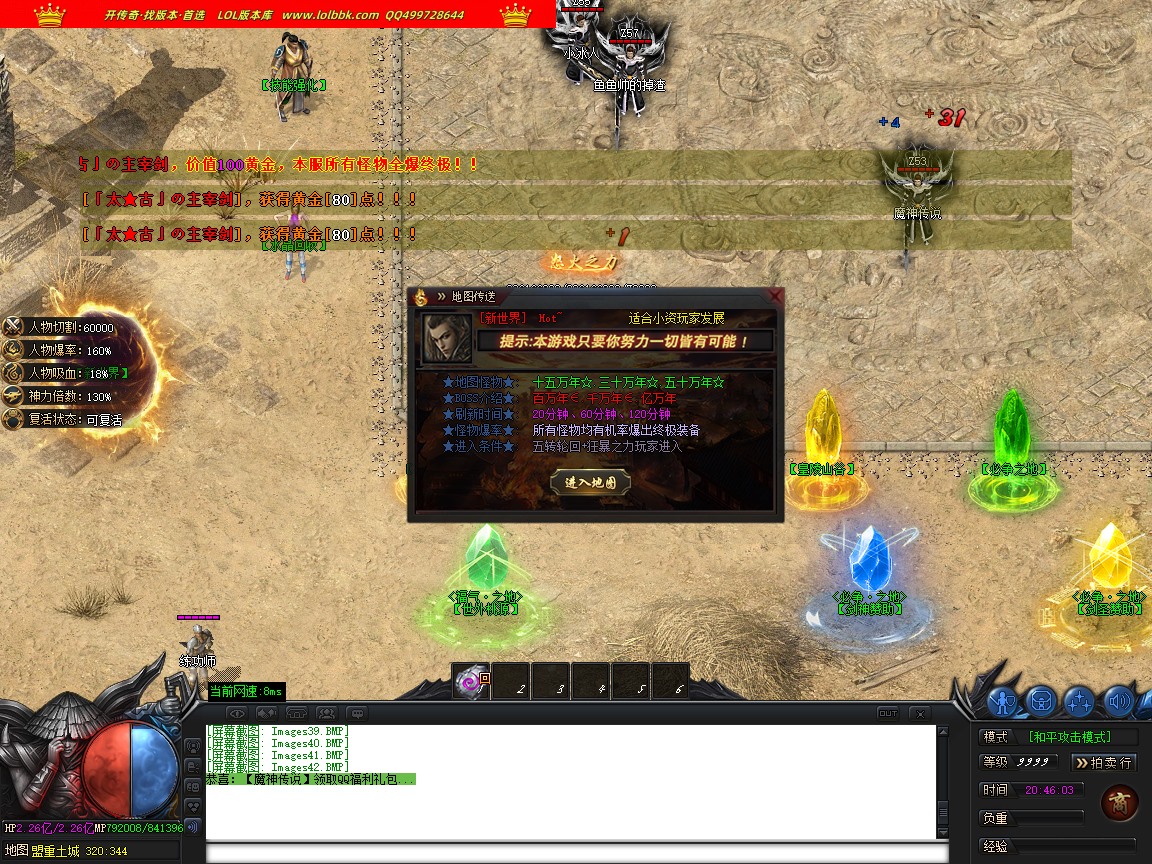Close the 地图传送 teleport dialog
This screenshot has height=864, width=1152.
point(774,296)
